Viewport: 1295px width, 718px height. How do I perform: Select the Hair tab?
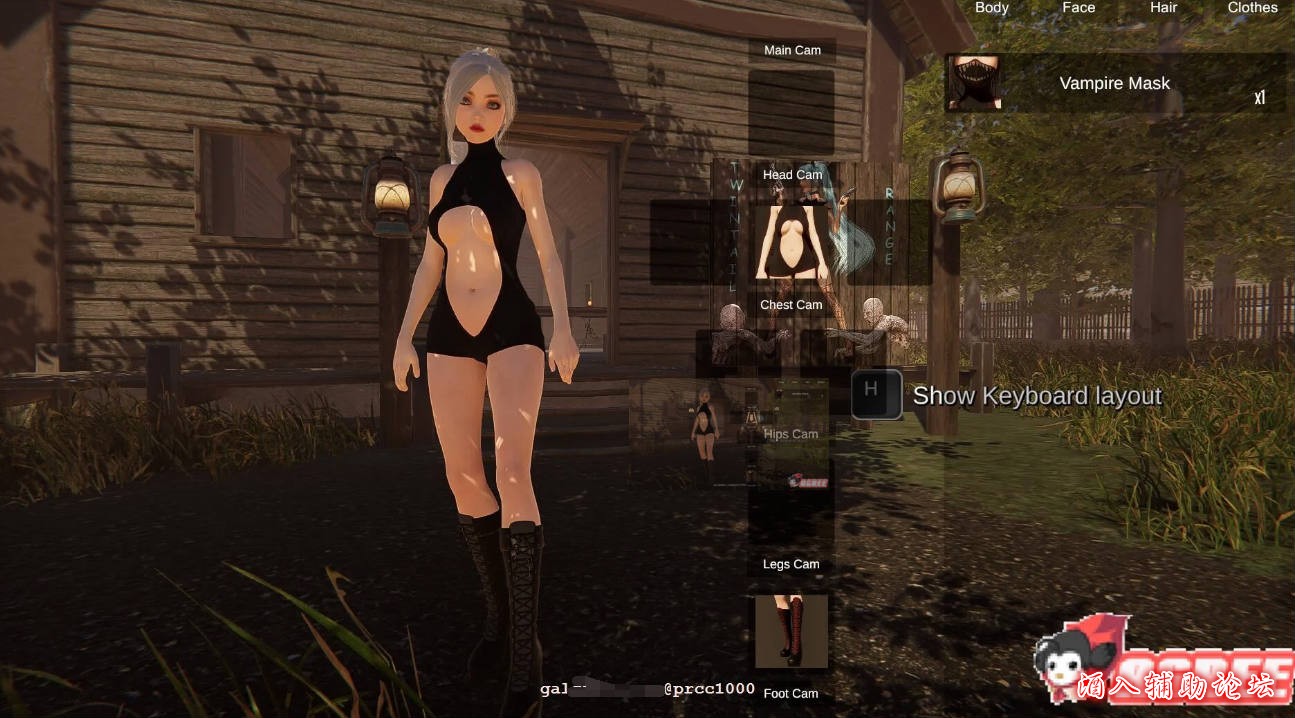pos(1163,8)
